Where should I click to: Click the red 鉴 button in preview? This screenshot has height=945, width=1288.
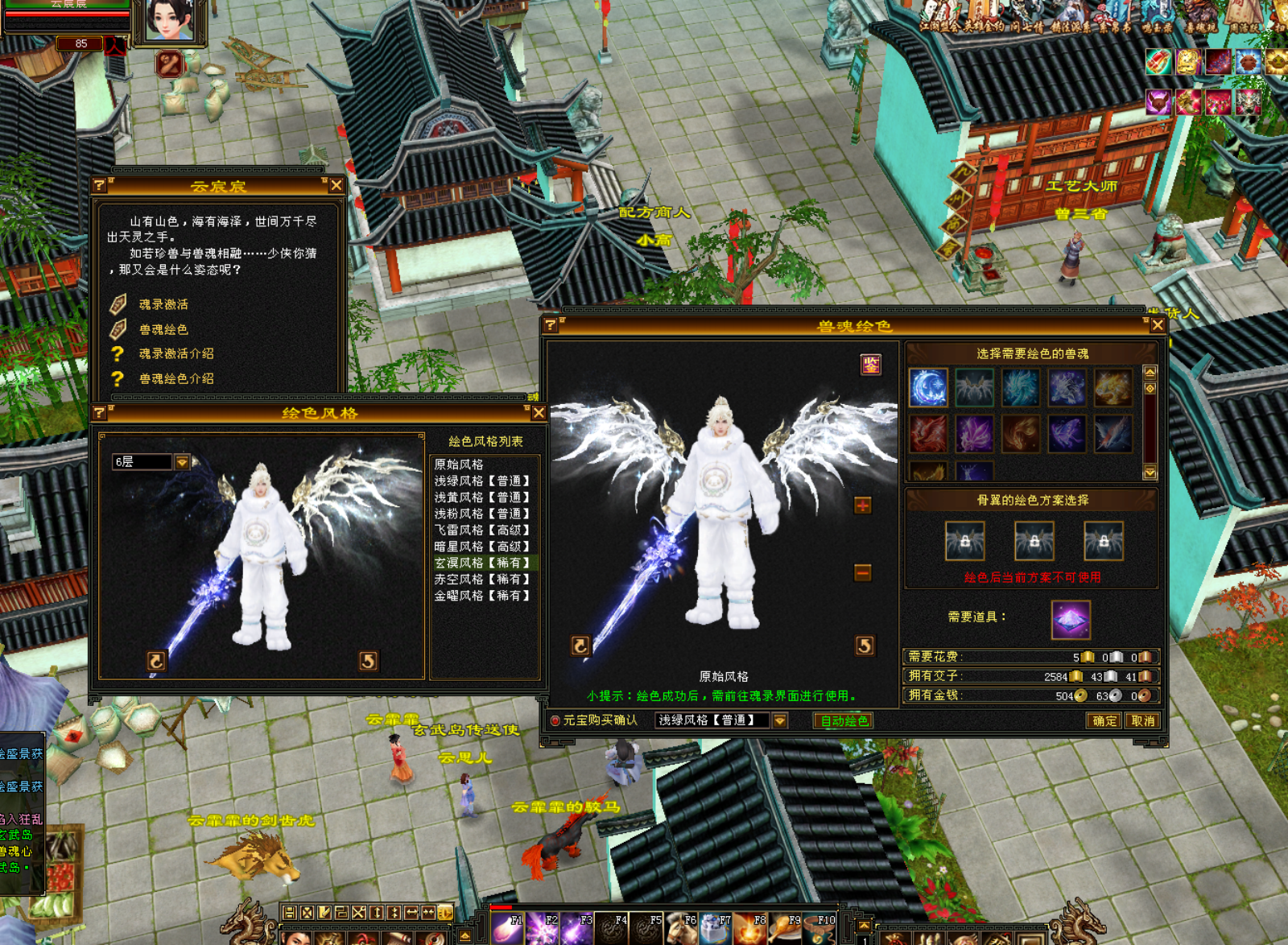point(870,365)
